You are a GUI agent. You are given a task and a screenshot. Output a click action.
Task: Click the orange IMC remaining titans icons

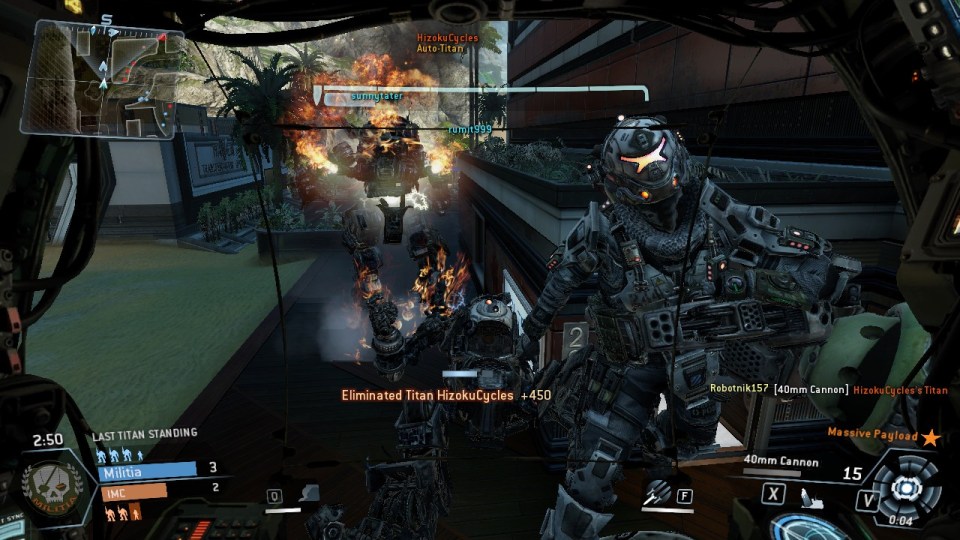[122, 511]
